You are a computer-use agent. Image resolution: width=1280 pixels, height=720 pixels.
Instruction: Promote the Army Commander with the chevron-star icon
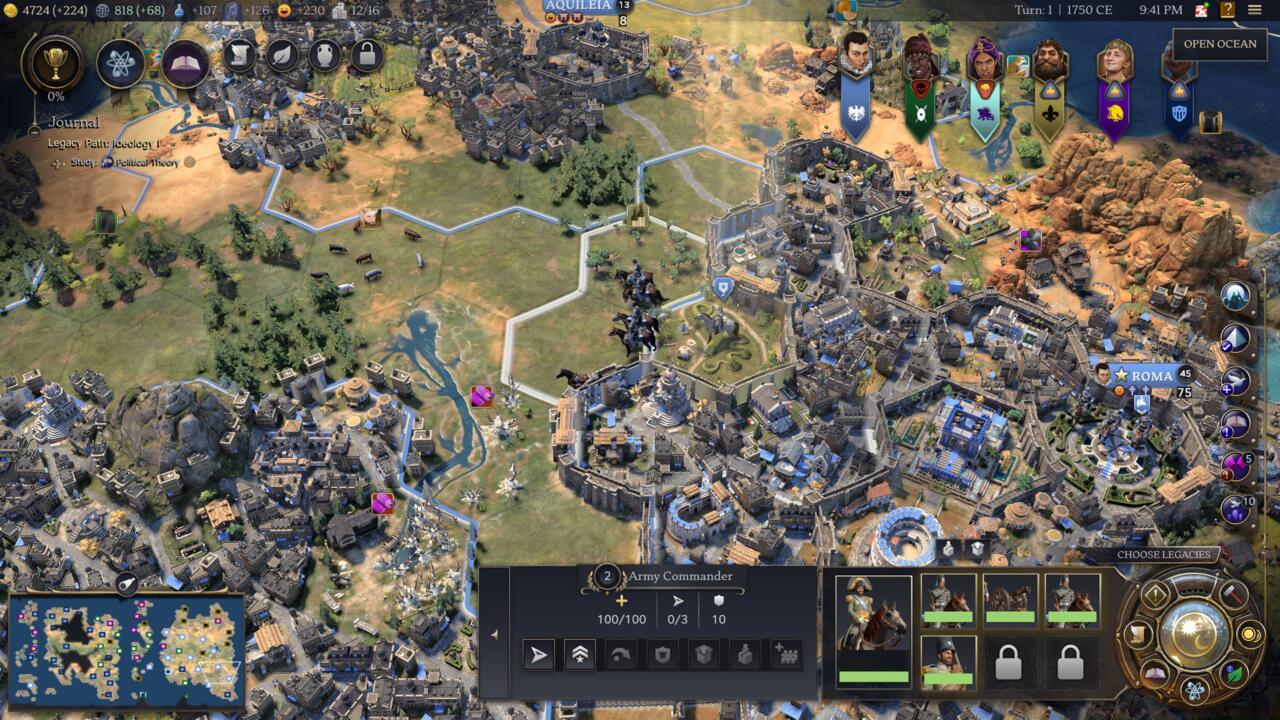580,653
